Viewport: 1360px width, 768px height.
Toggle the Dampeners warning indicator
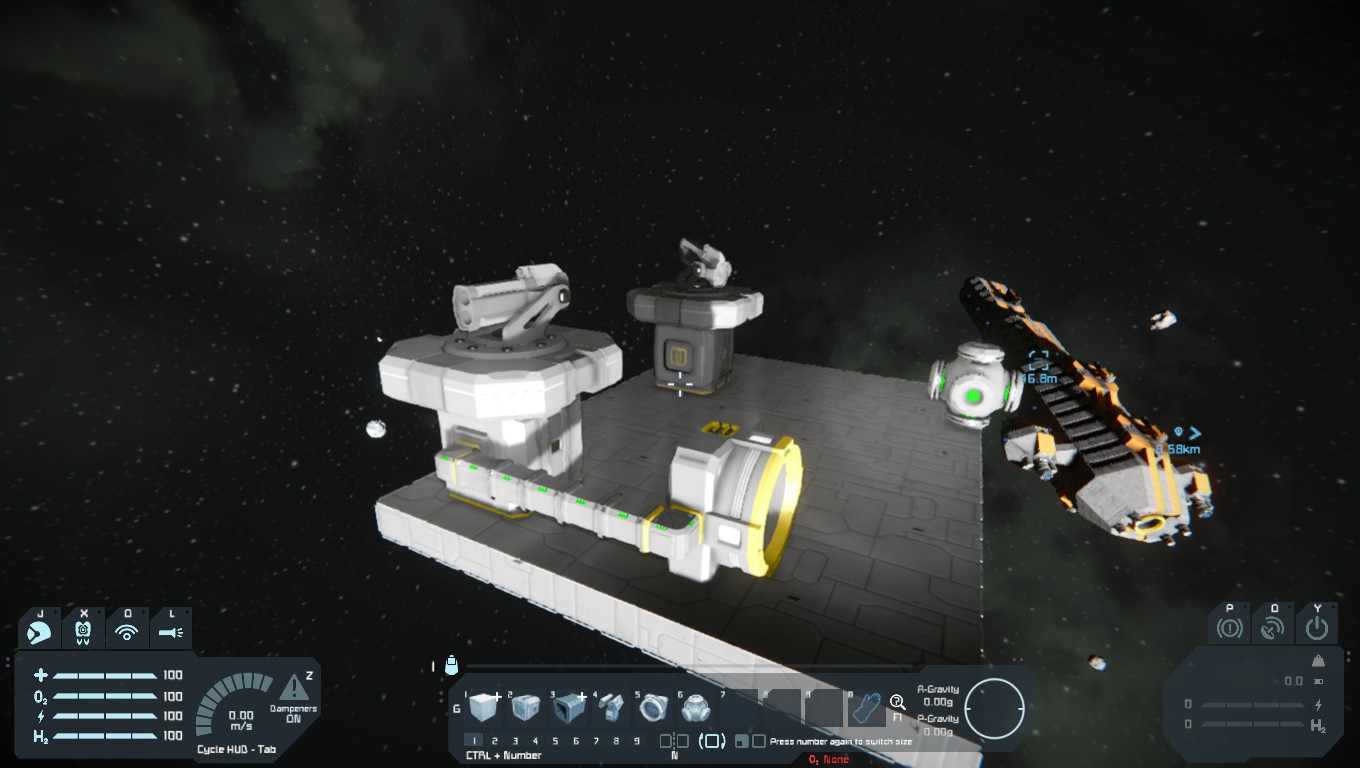[294, 688]
